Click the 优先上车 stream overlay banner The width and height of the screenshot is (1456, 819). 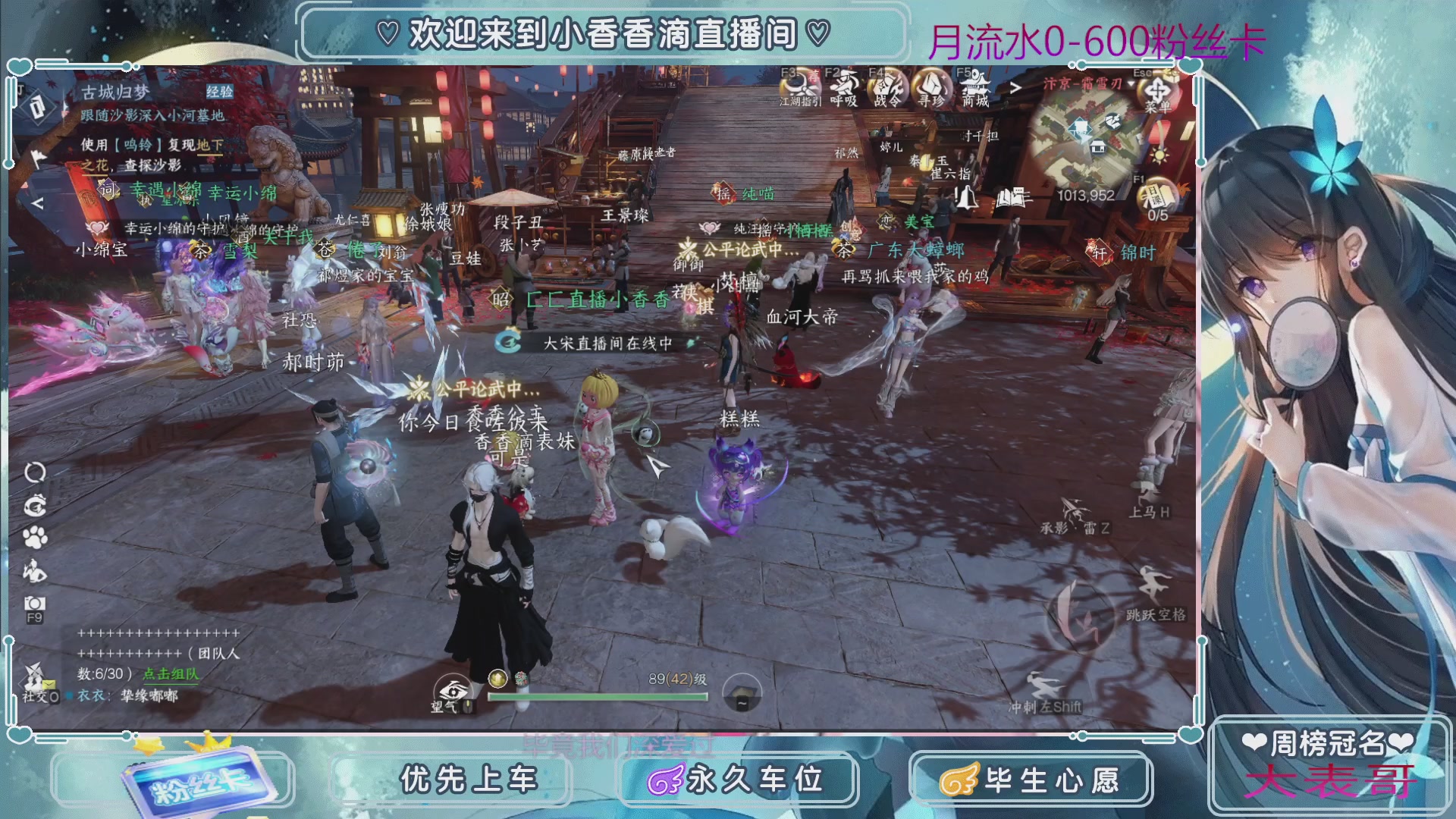tap(469, 780)
